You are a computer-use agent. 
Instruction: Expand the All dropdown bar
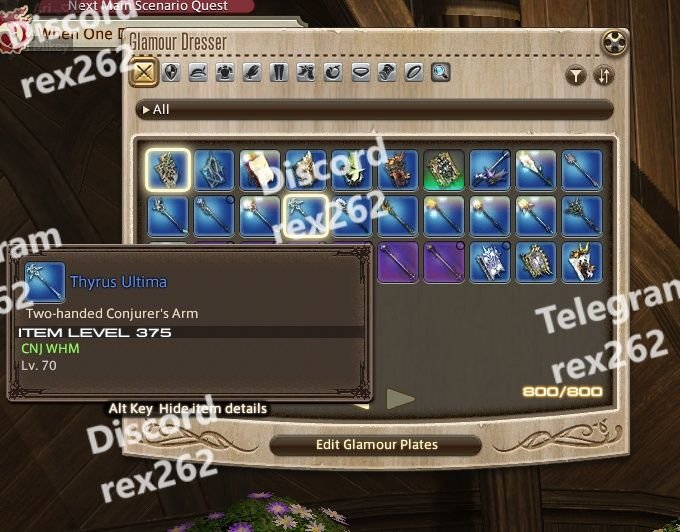(375, 109)
